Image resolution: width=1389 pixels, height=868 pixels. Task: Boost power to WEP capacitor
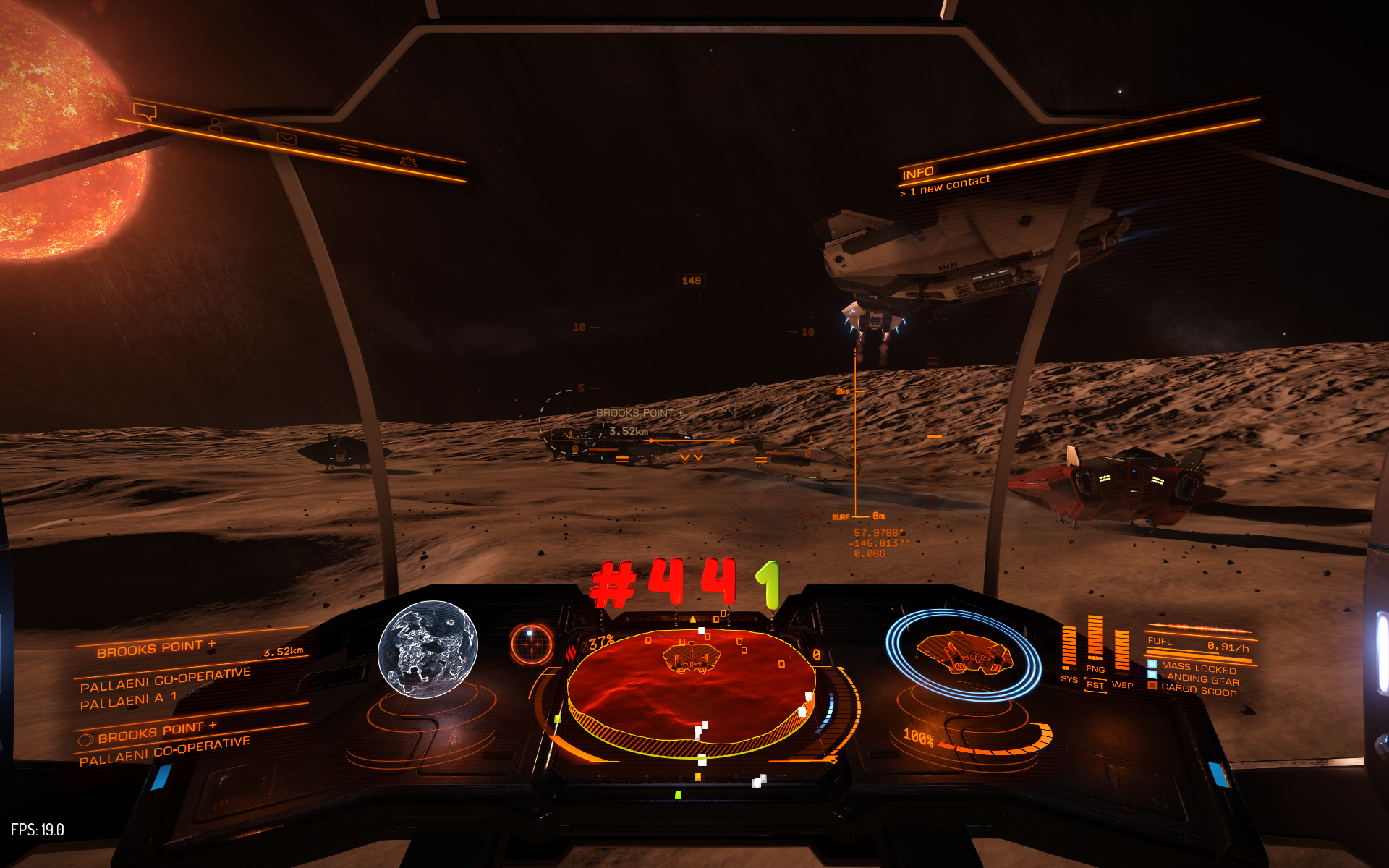[x=1122, y=684]
